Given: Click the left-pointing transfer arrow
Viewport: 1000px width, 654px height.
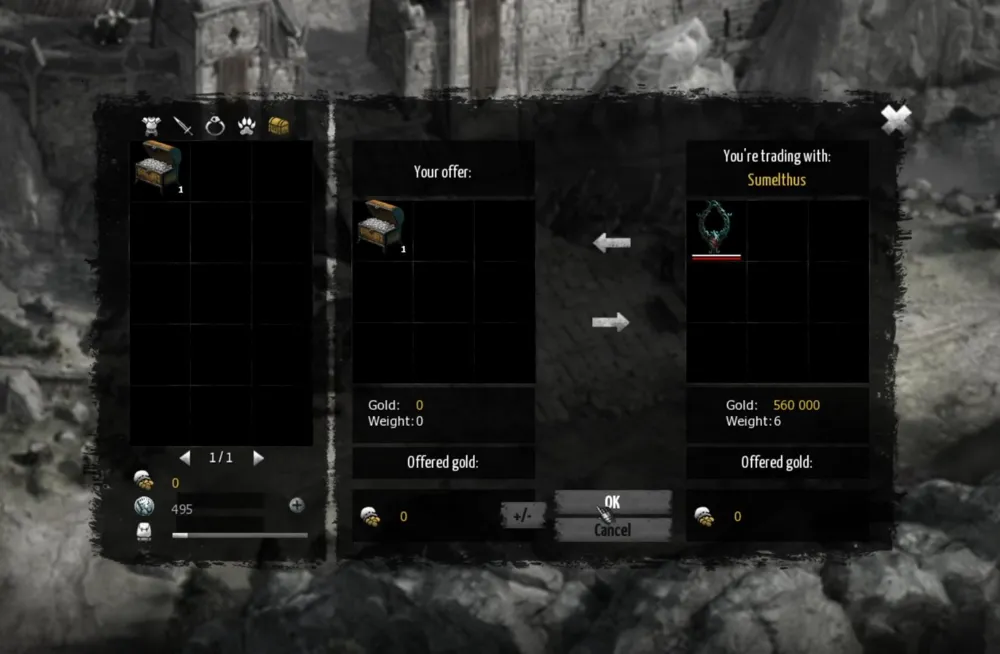Looking at the screenshot, I should [611, 243].
